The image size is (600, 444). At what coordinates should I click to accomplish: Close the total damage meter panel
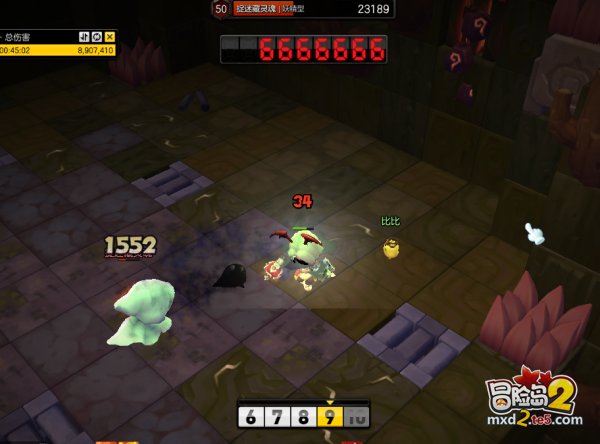(110, 37)
